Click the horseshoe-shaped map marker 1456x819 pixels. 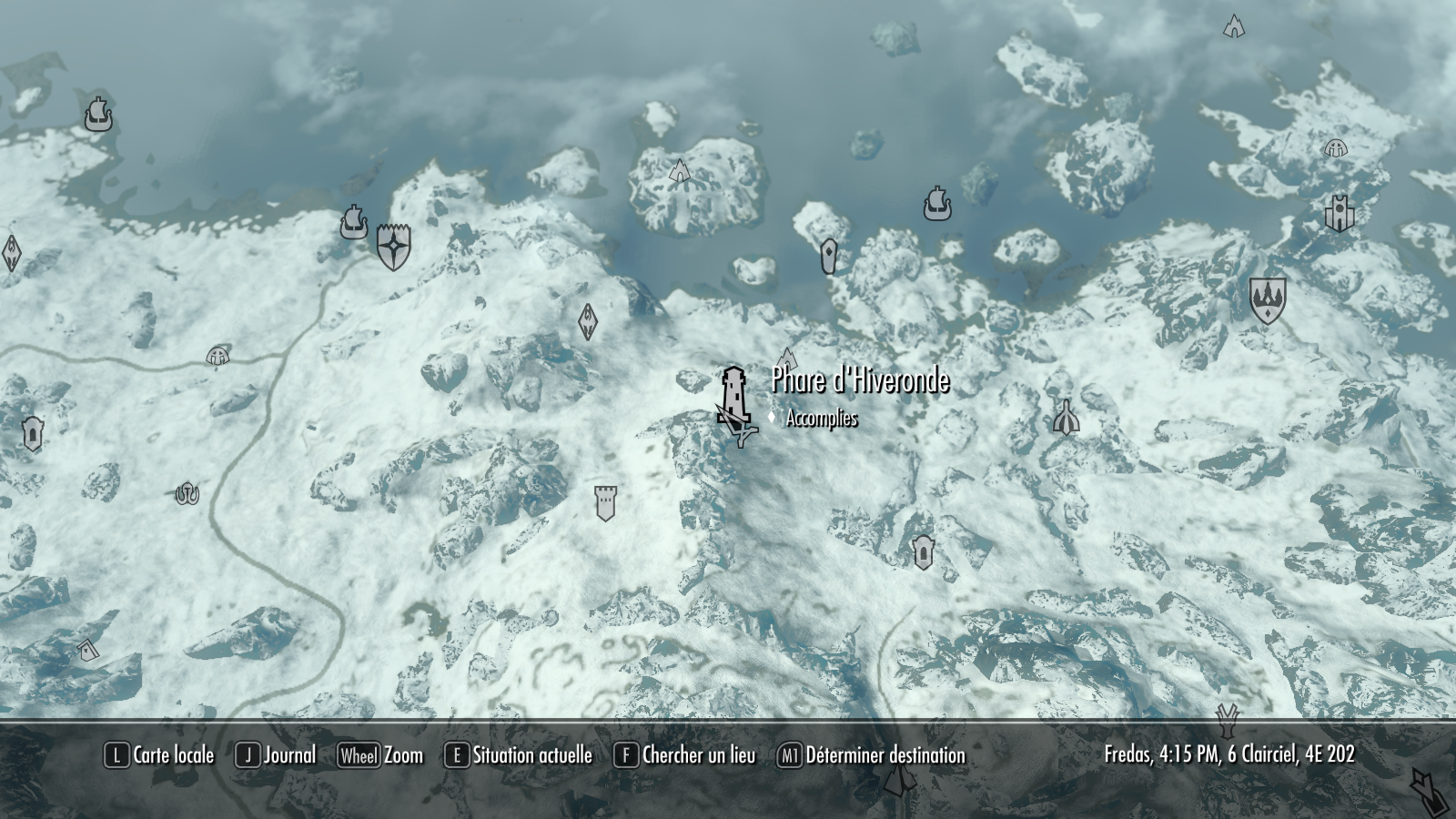[187, 493]
